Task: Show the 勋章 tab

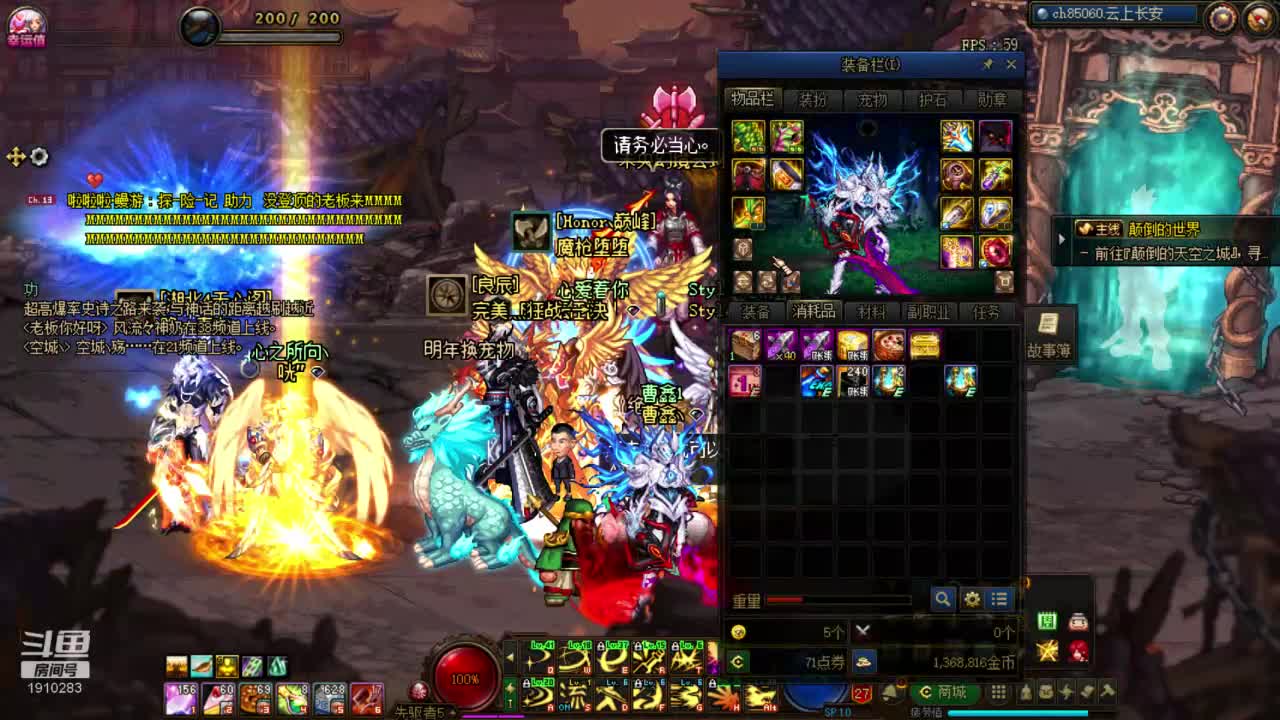Action: tap(992, 99)
